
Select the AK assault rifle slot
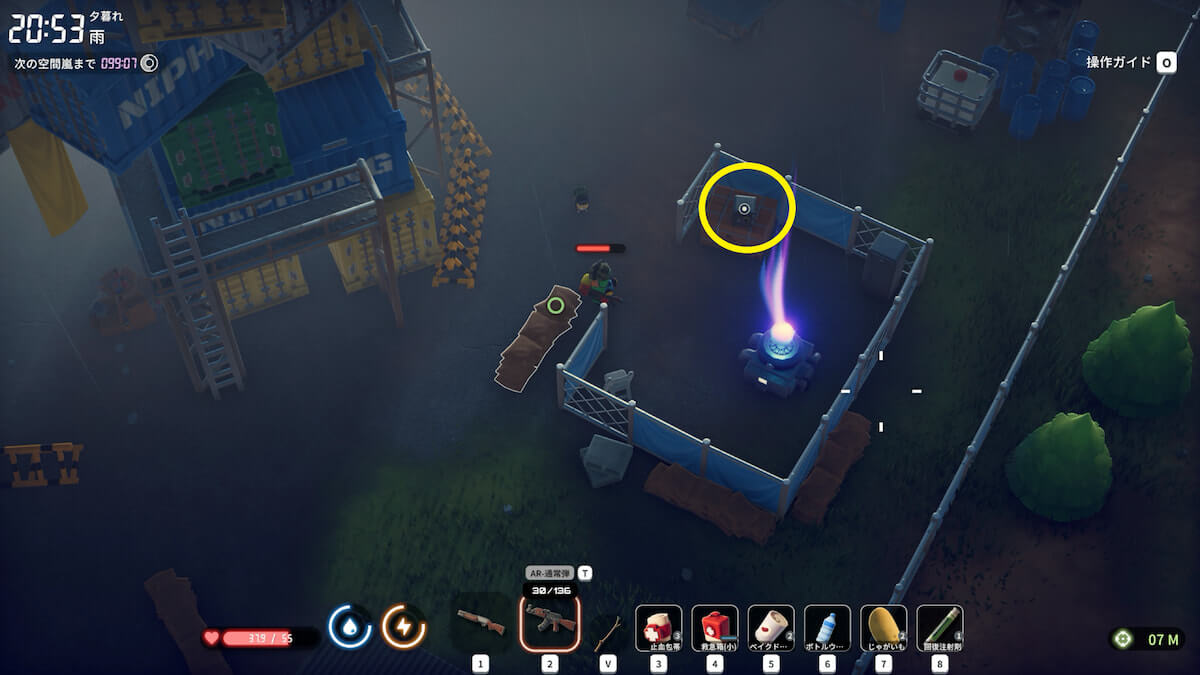[x=549, y=626]
